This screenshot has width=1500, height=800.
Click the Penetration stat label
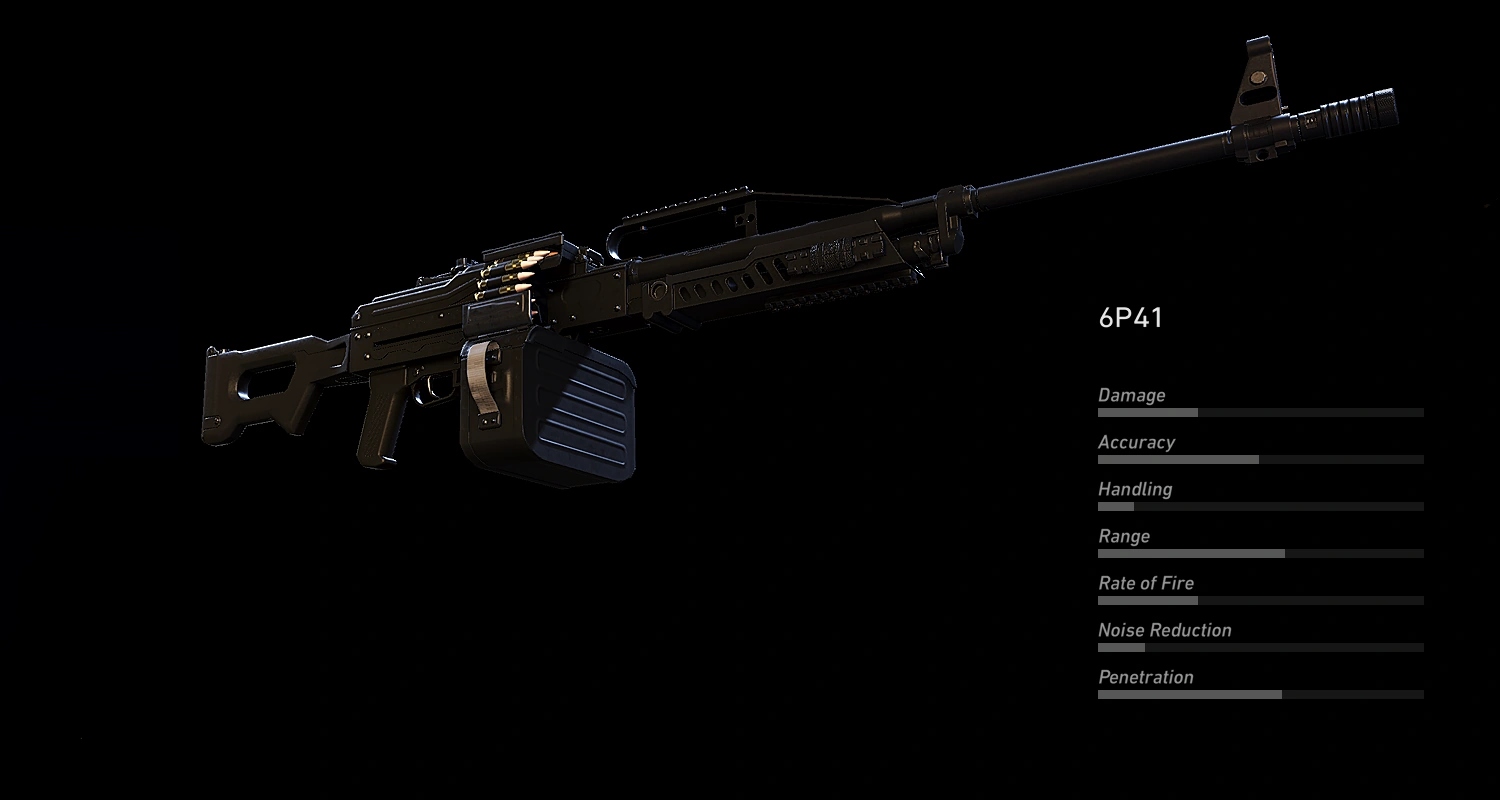(x=1146, y=677)
